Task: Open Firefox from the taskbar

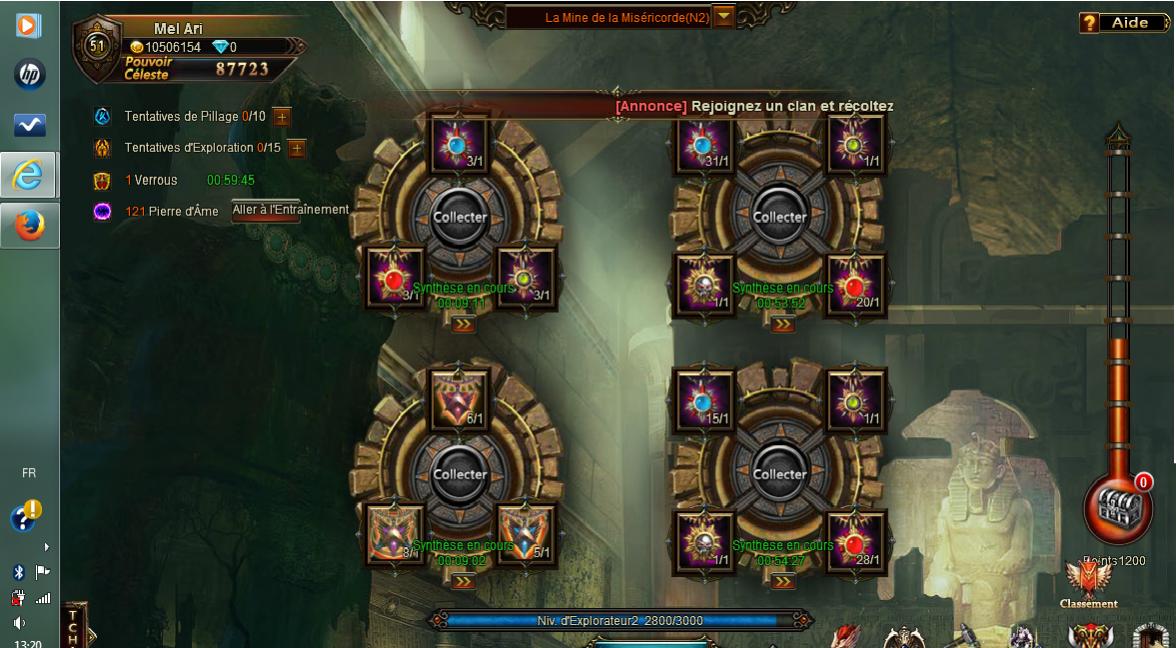Action: 29,226
